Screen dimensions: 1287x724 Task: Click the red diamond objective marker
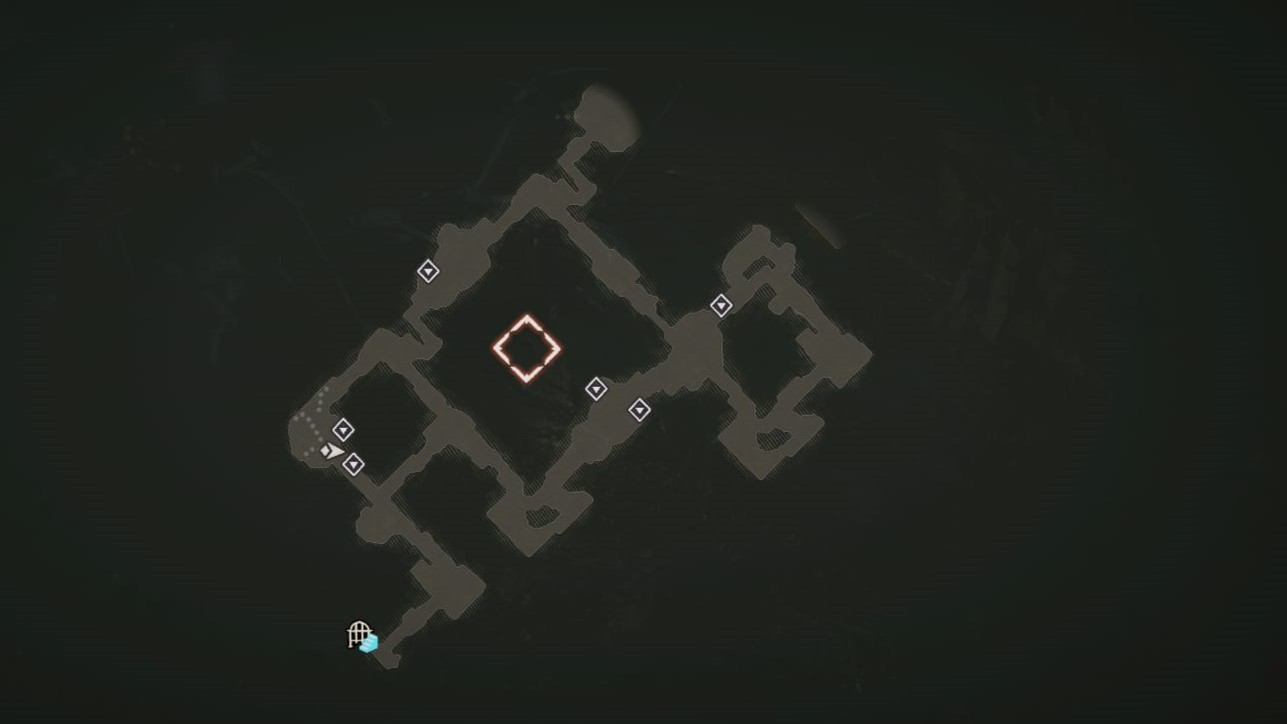(x=527, y=347)
